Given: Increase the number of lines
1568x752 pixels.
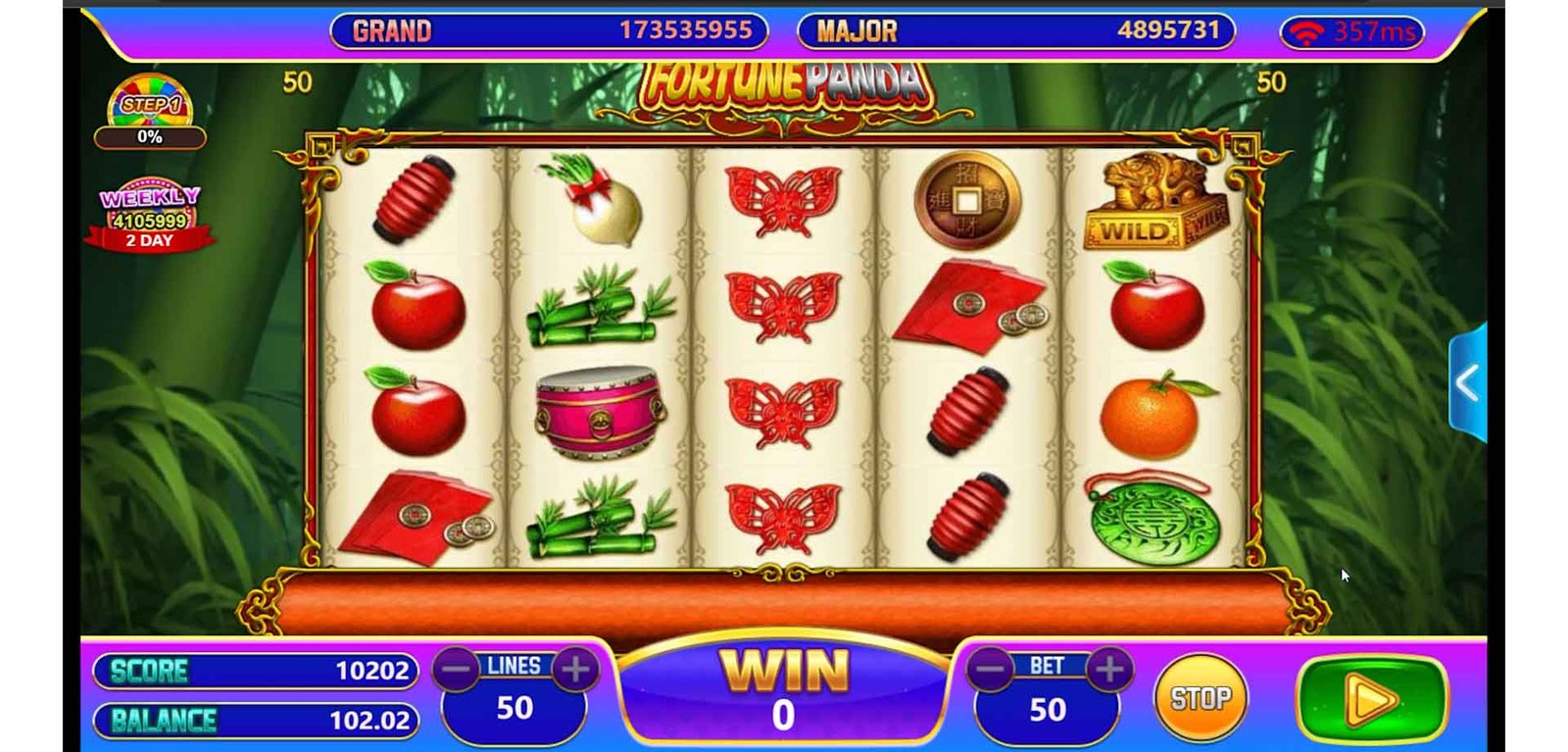Looking at the screenshot, I should click(x=575, y=670).
